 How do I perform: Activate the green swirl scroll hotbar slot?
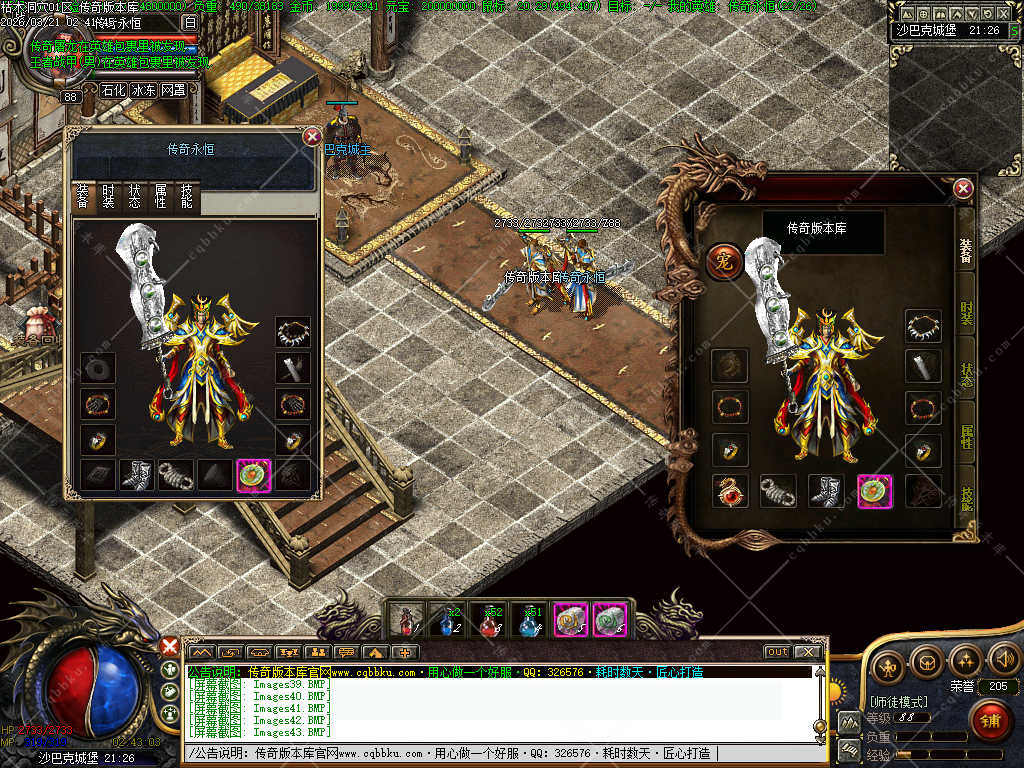(x=610, y=621)
